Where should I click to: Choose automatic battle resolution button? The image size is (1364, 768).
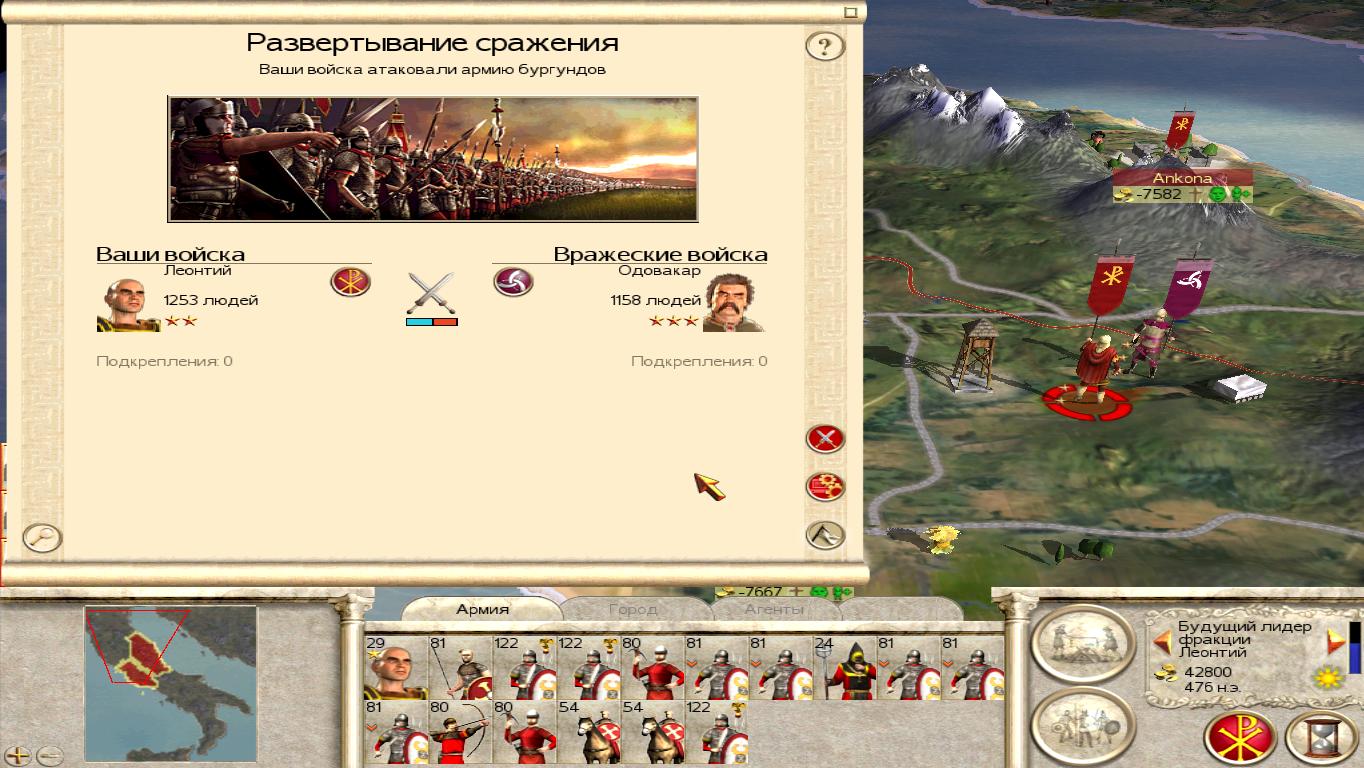[825, 487]
